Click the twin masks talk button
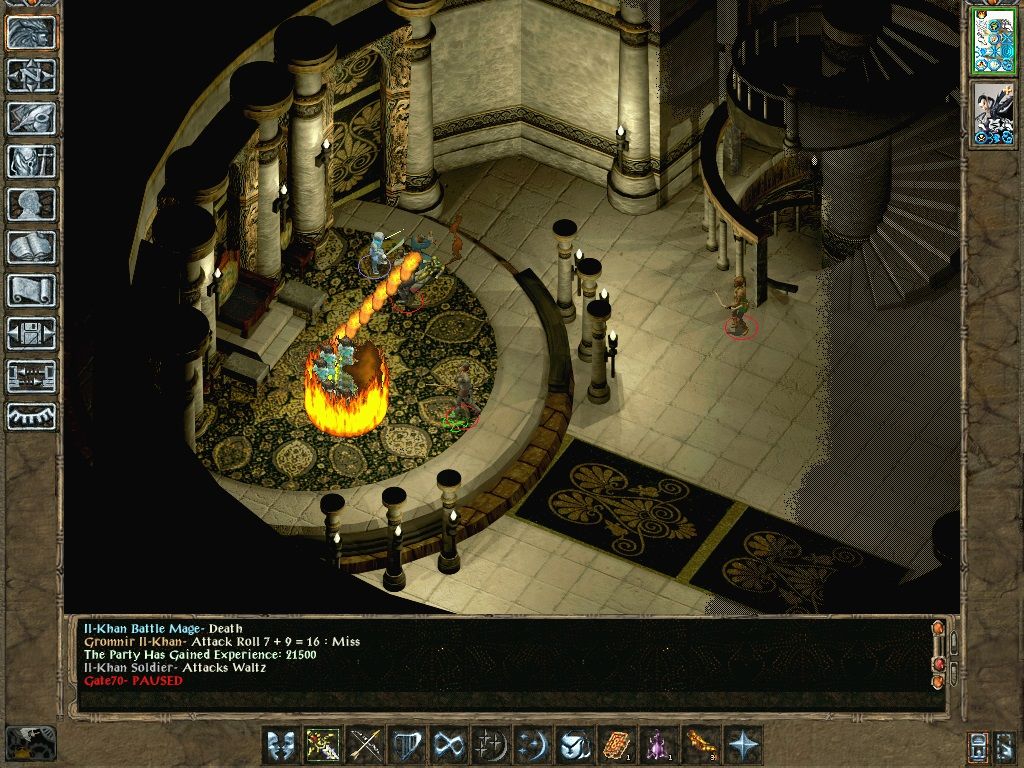Image resolution: width=1024 pixels, height=768 pixels. coord(280,745)
